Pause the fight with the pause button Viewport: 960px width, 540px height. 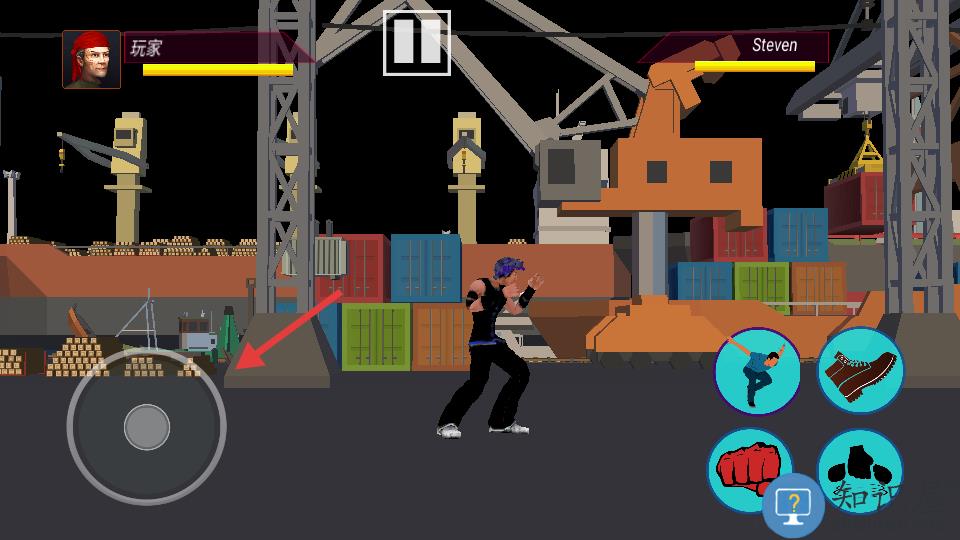(x=417, y=43)
